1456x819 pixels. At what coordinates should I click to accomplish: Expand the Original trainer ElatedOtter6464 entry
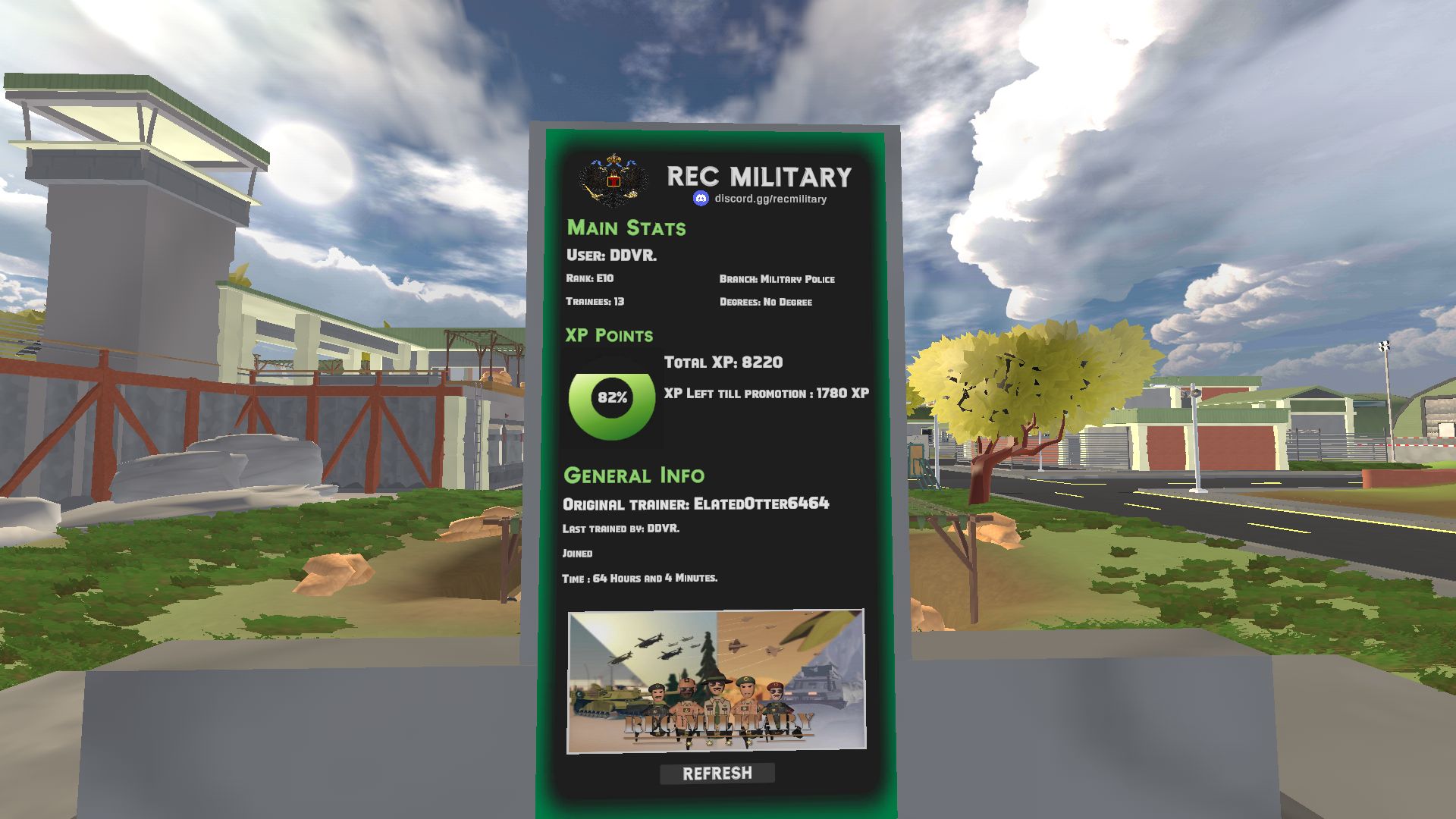coord(697,502)
